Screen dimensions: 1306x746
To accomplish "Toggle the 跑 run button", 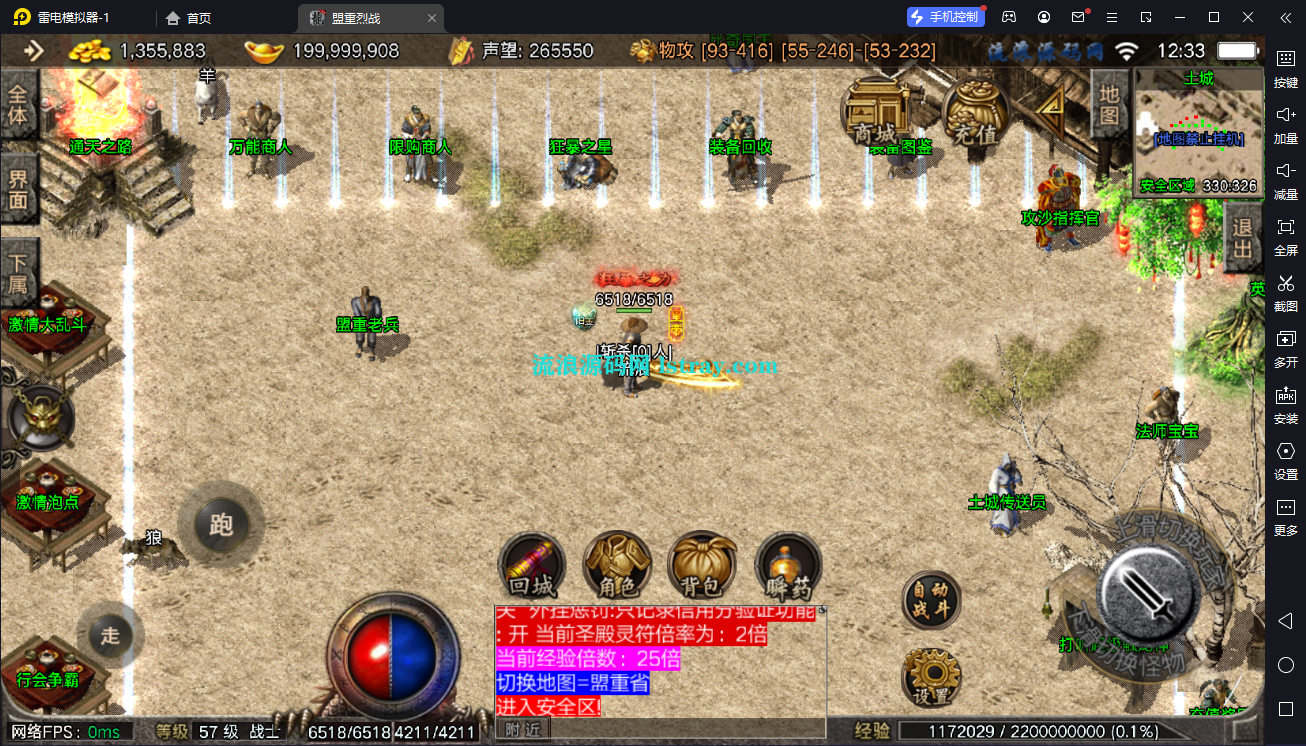I will click(221, 525).
